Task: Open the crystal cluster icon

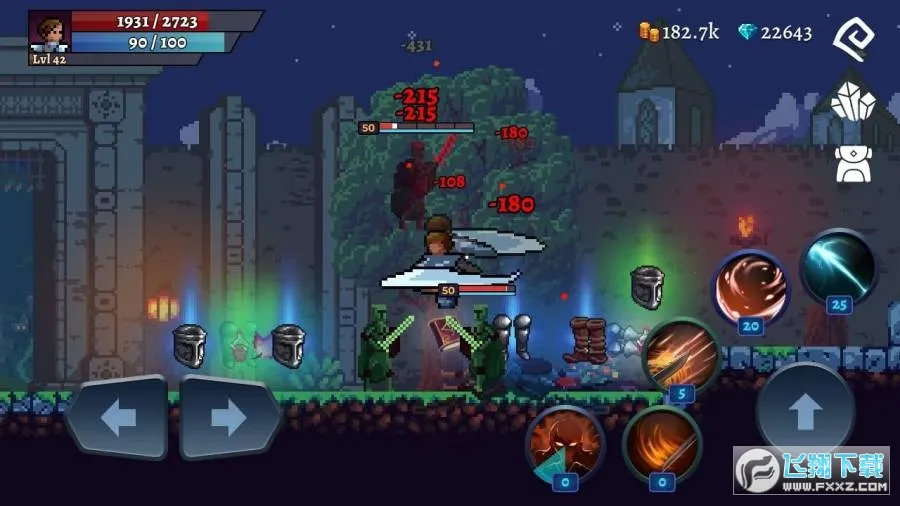Action: [853, 102]
